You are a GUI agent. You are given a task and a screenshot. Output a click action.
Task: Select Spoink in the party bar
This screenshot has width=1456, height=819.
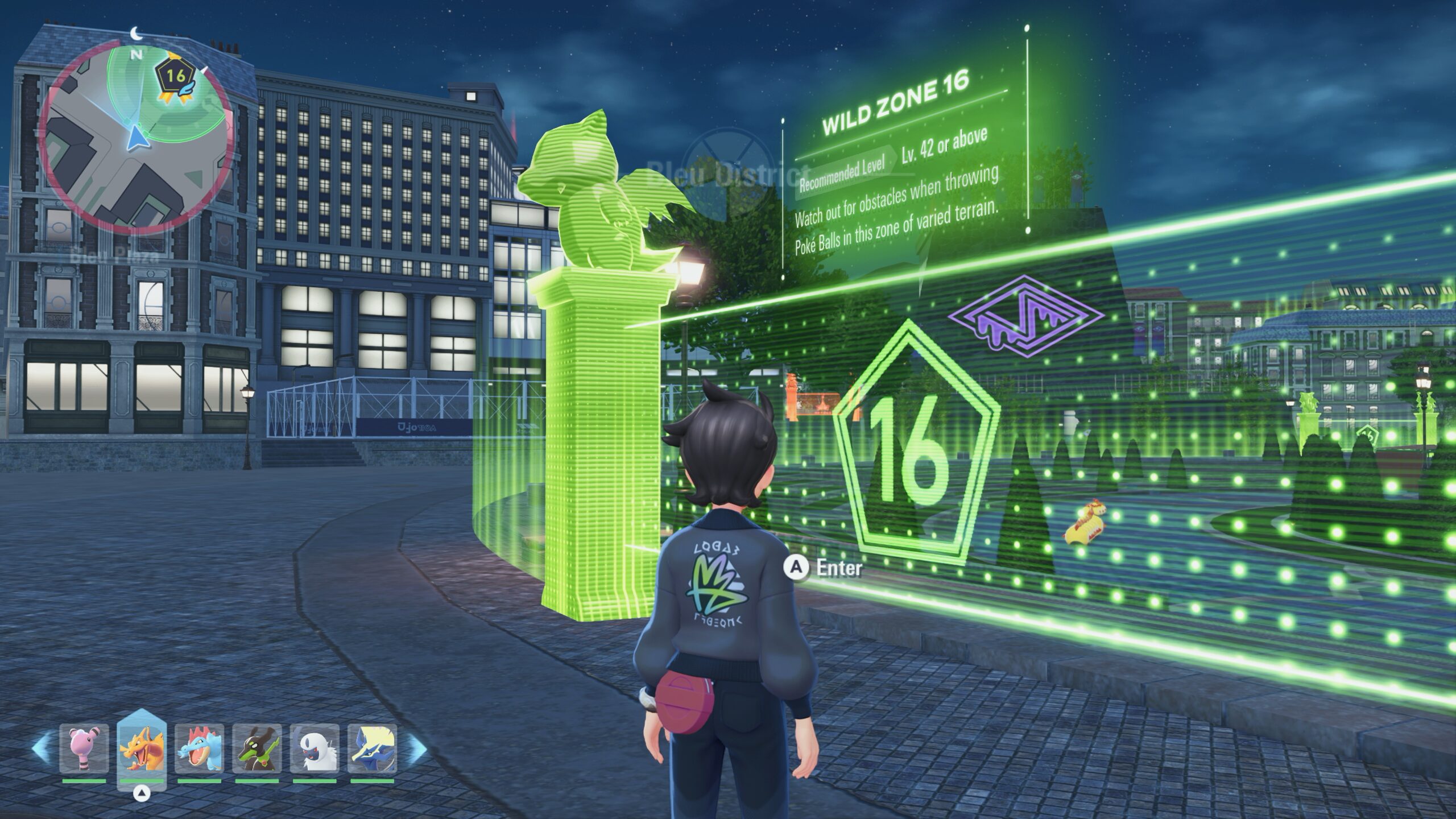(84, 748)
